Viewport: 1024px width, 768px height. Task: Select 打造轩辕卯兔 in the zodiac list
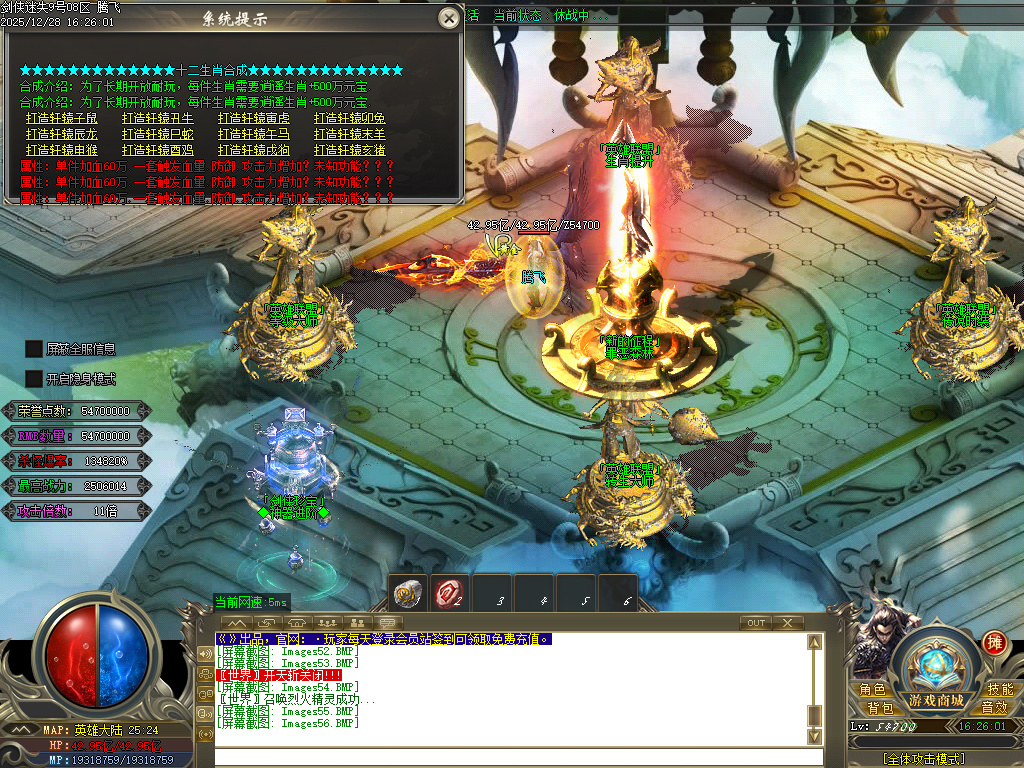pyautogui.click(x=350, y=118)
